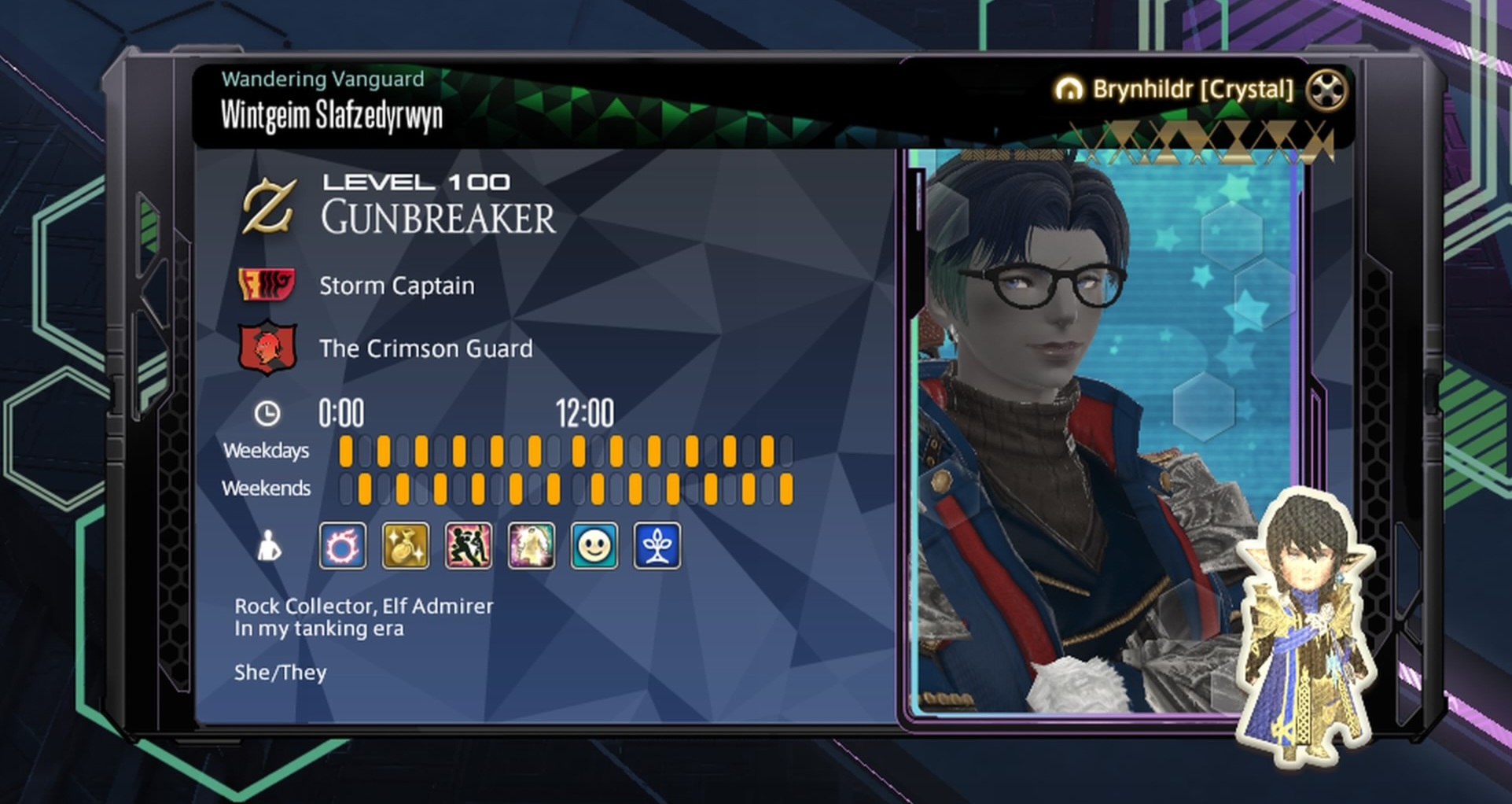Screen dimensions: 1512x804
Task: Click the chibi elf sticker decoration
Action: [1305, 629]
